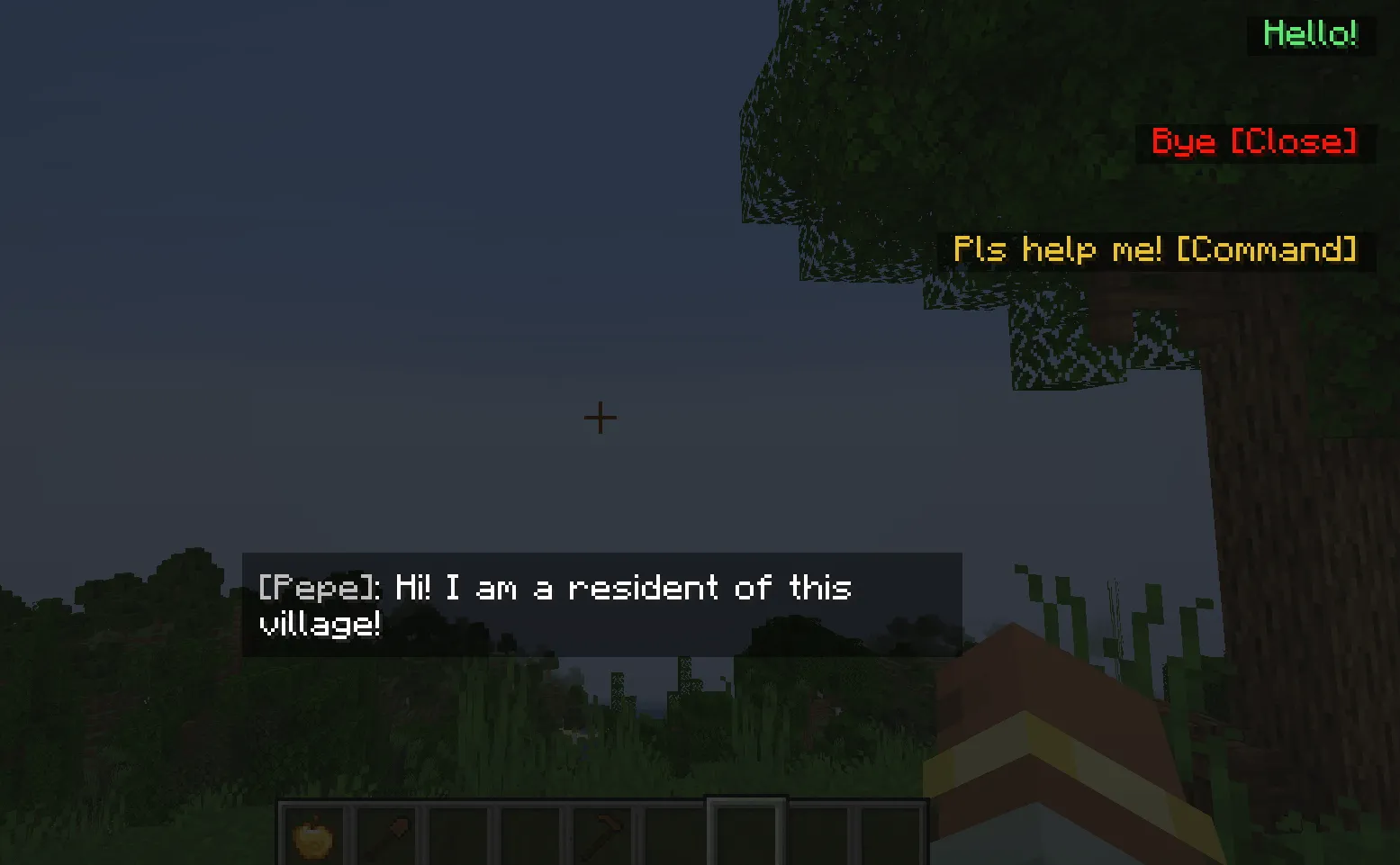Choose the red Bye [Close] dialogue option

(1254, 142)
